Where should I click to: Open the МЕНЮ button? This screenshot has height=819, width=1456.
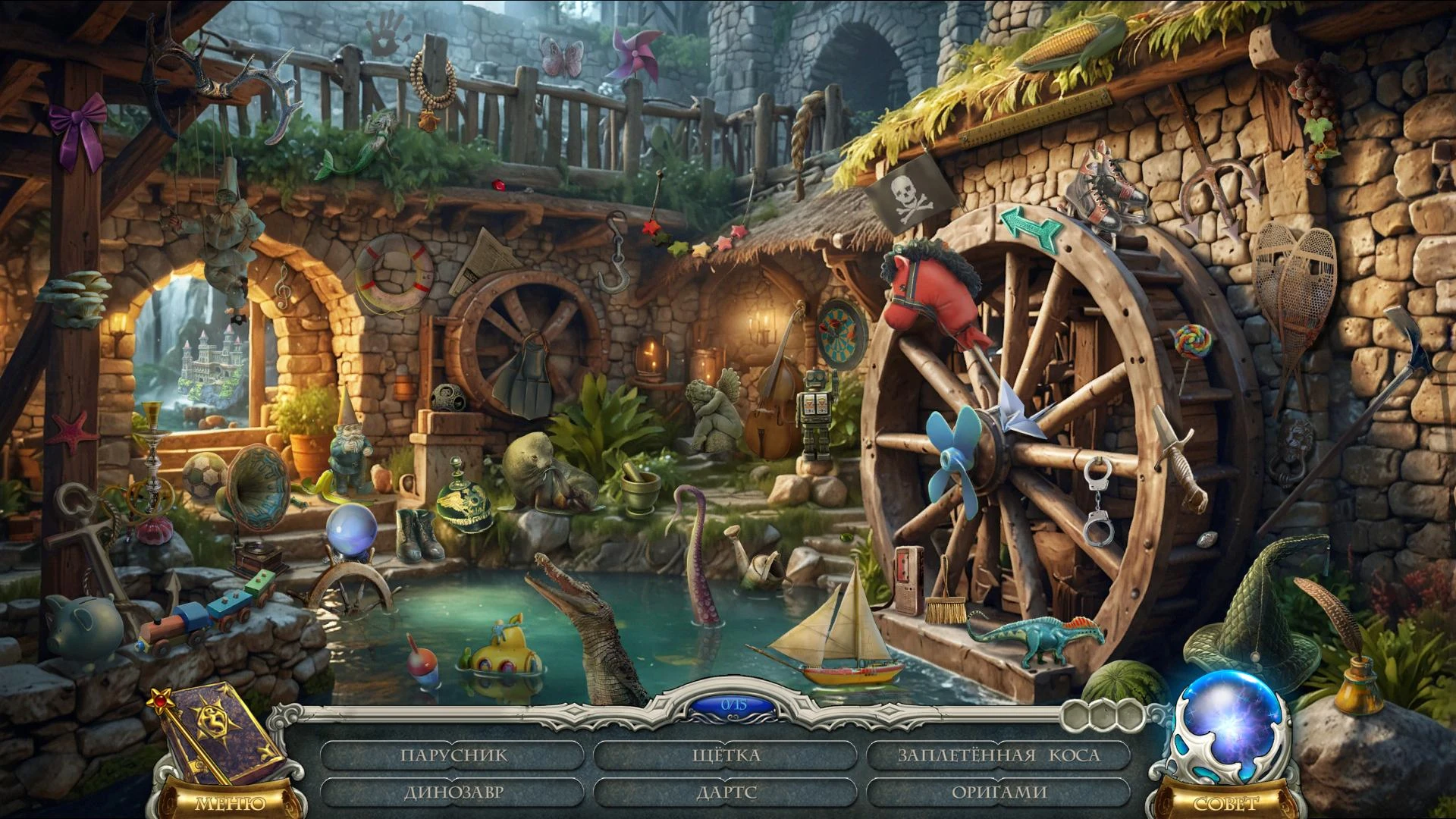(x=231, y=802)
